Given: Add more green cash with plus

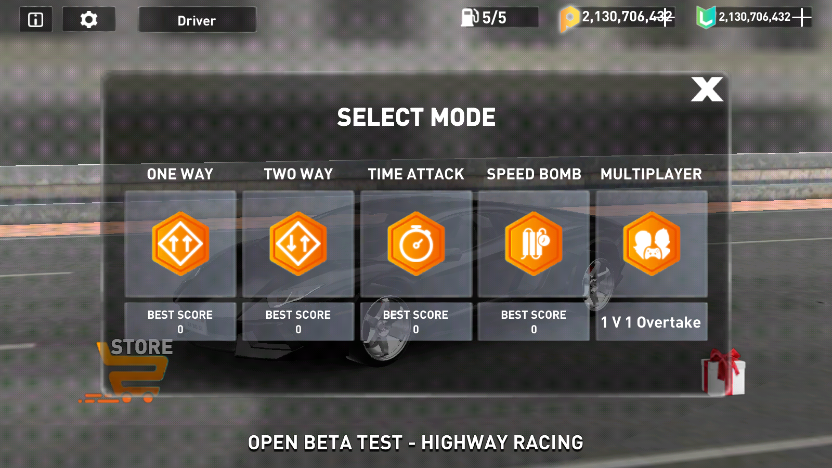Looking at the screenshot, I should coord(801,17).
